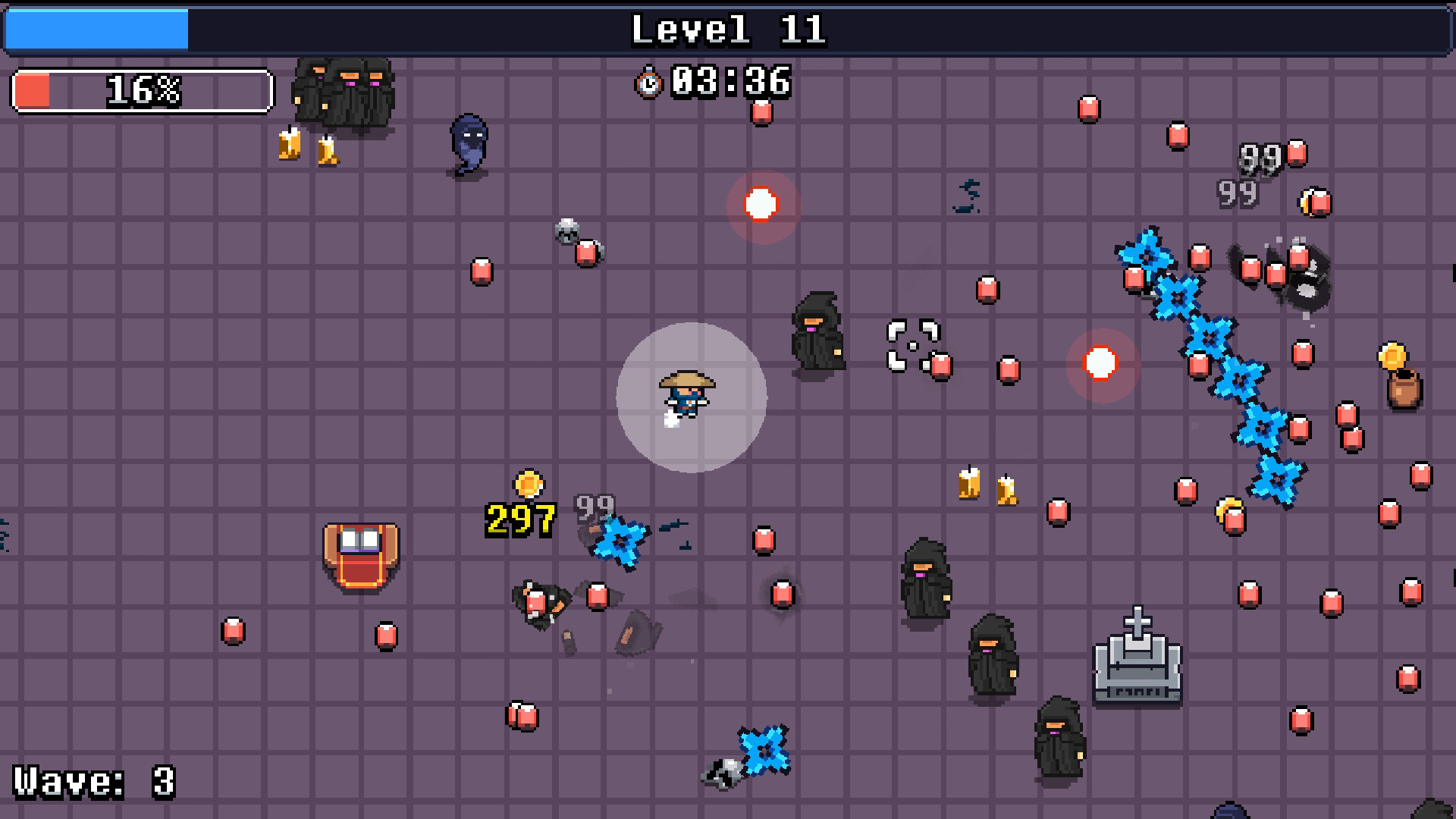Select the skull pickup near the screen center
1456x819 pixels.
pyautogui.click(x=566, y=229)
